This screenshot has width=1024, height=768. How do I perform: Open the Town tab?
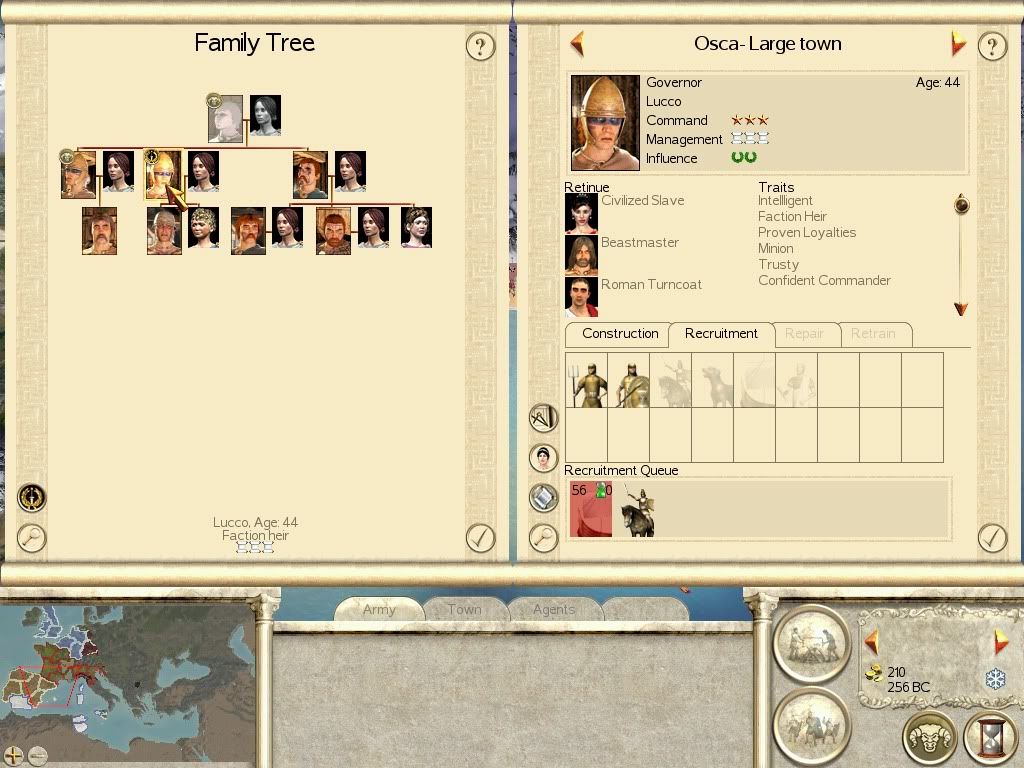pyautogui.click(x=464, y=610)
